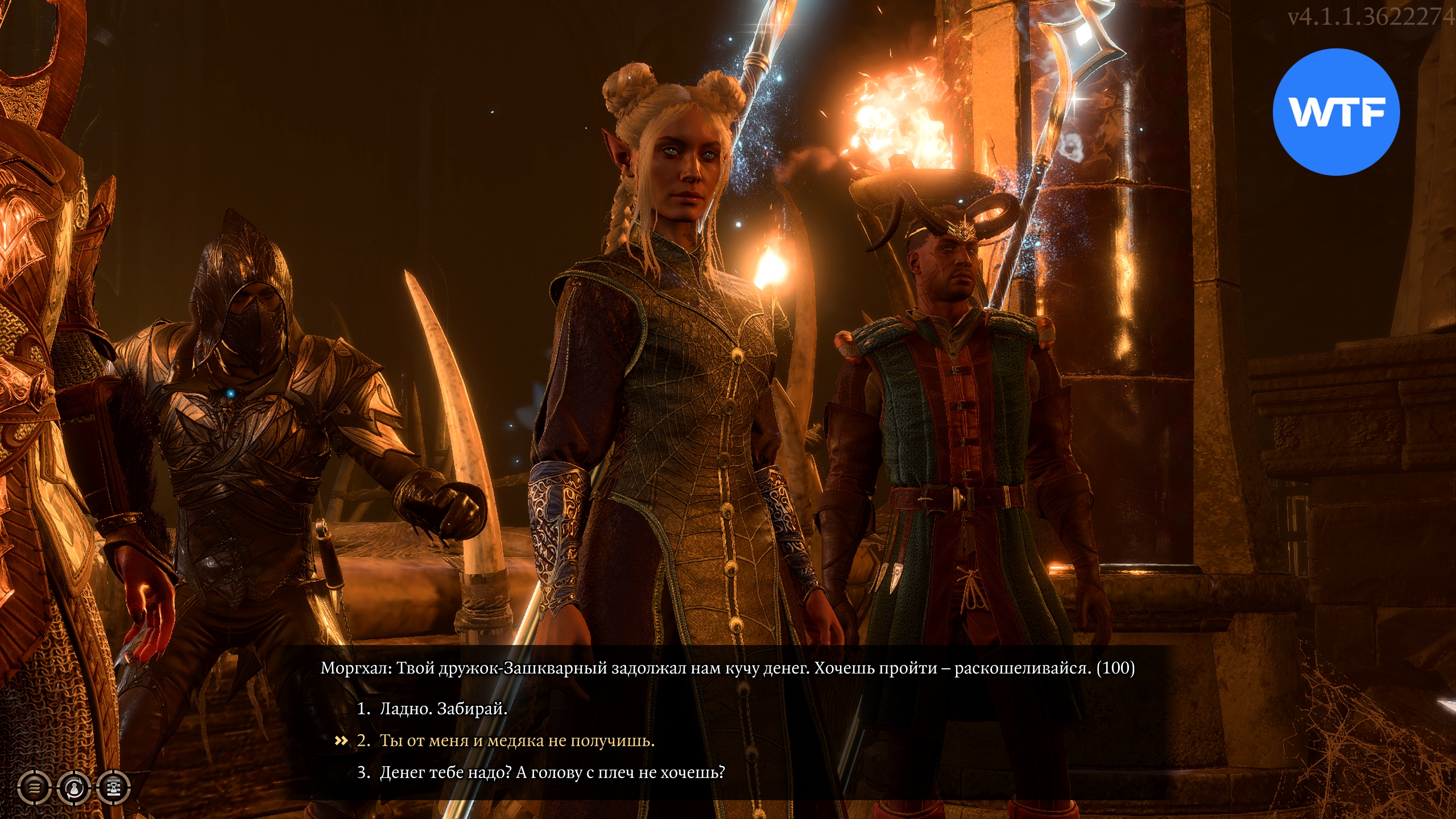Open the three-bar menu button

tap(35, 788)
